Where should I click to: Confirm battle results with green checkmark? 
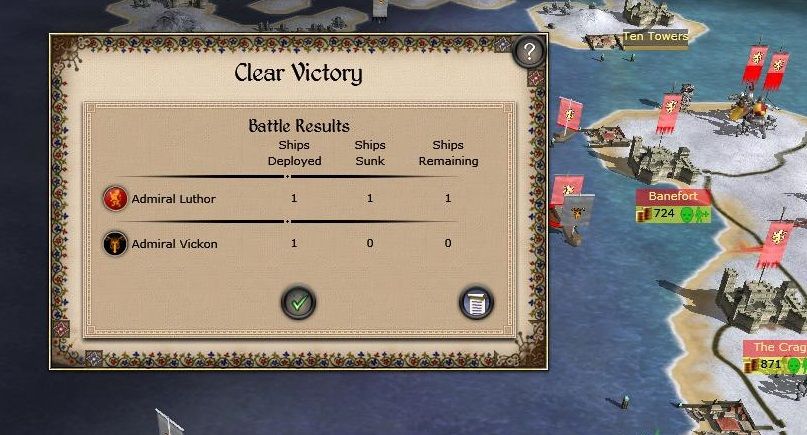coord(298,301)
